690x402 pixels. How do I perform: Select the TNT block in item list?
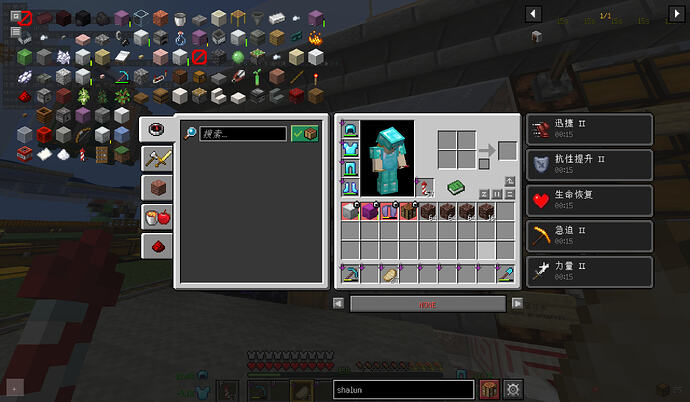click(24, 153)
